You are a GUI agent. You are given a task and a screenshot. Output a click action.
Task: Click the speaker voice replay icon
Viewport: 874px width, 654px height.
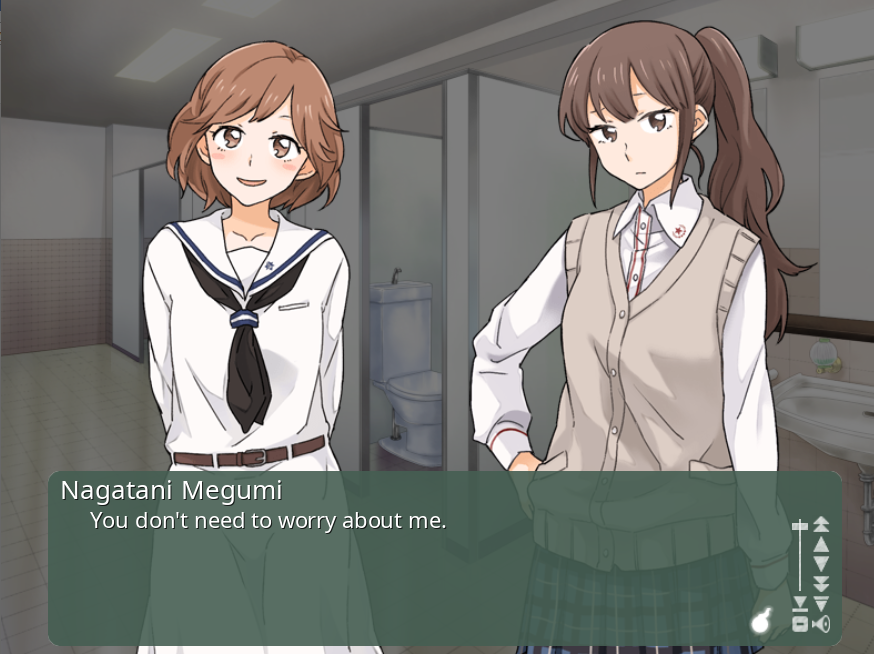pyautogui.click(x=821, y=625)
